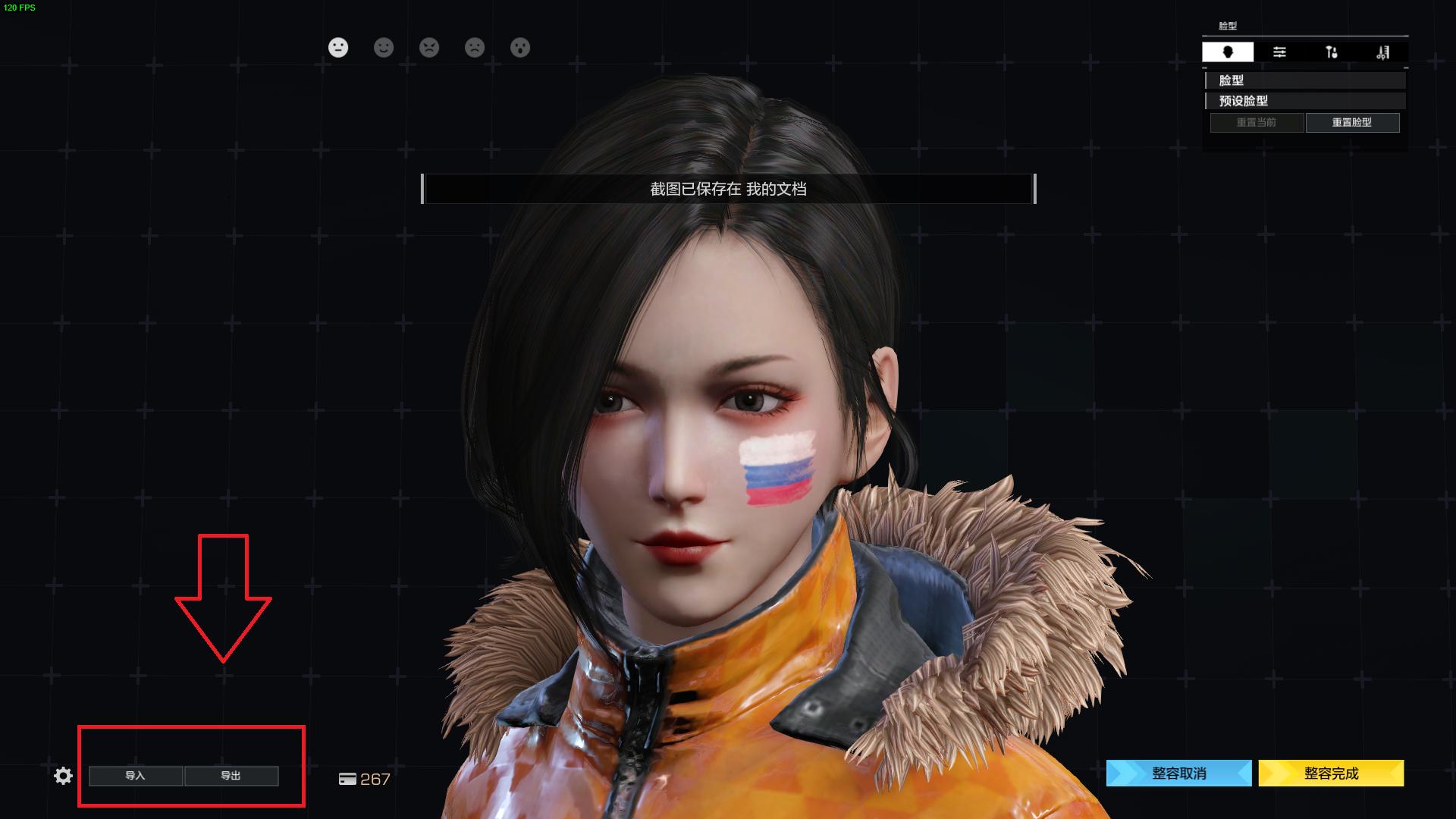Show the surprised face expression
The height and width of the screenshot is (819, 1456).
click(520, 48)
